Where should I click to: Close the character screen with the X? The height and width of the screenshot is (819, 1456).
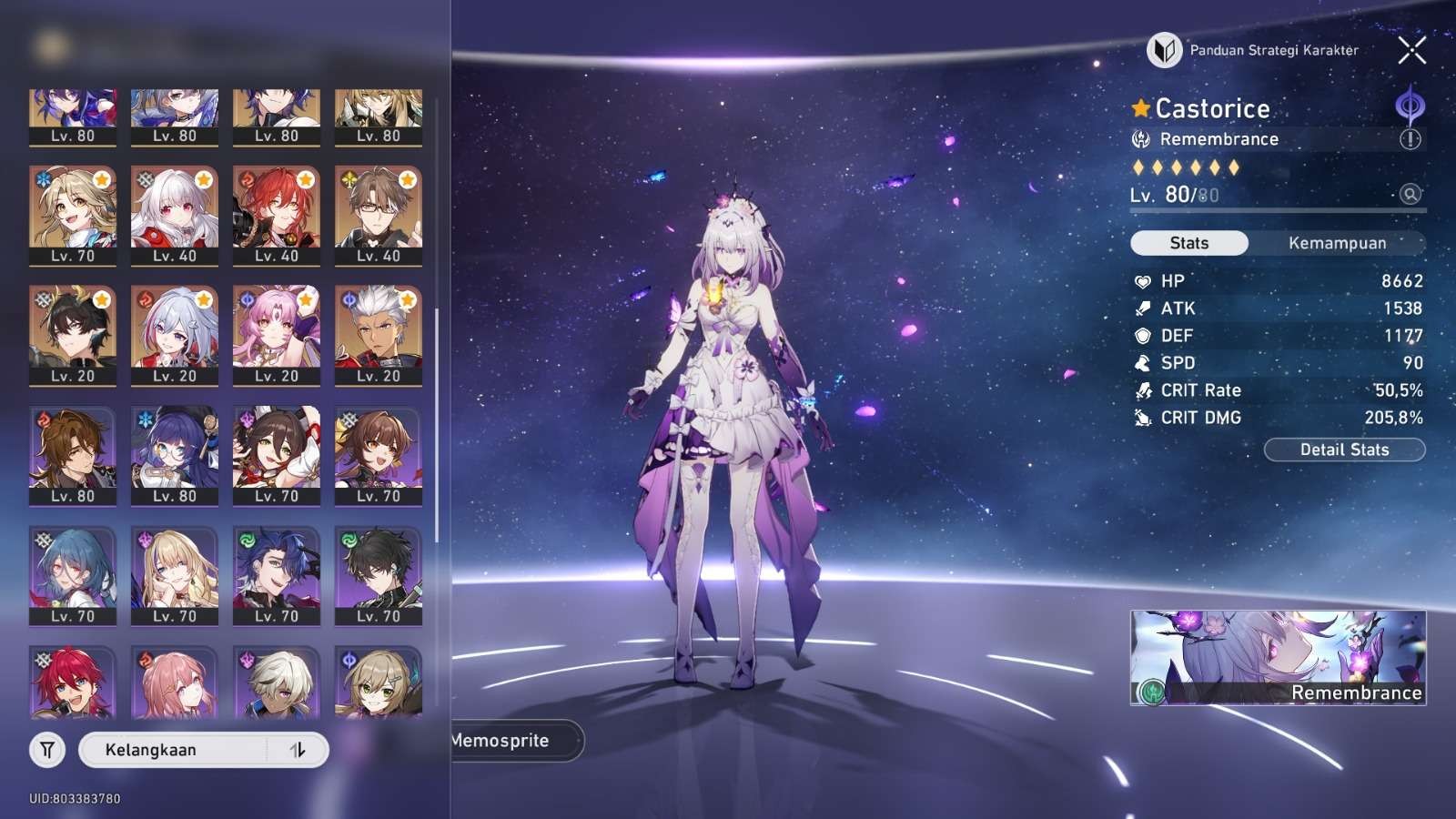click(x=1411, y=51)
